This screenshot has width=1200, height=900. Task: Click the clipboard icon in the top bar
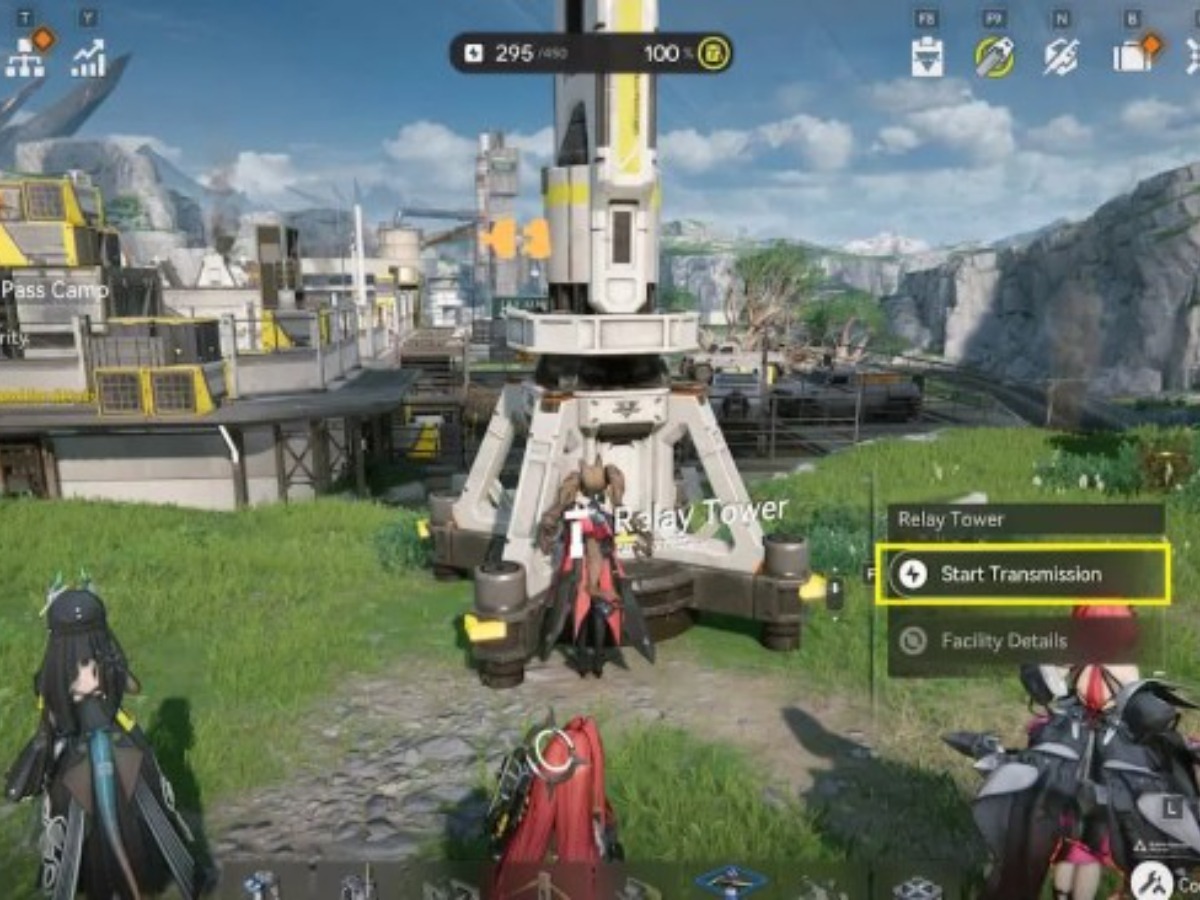click(x=927, y=57)
